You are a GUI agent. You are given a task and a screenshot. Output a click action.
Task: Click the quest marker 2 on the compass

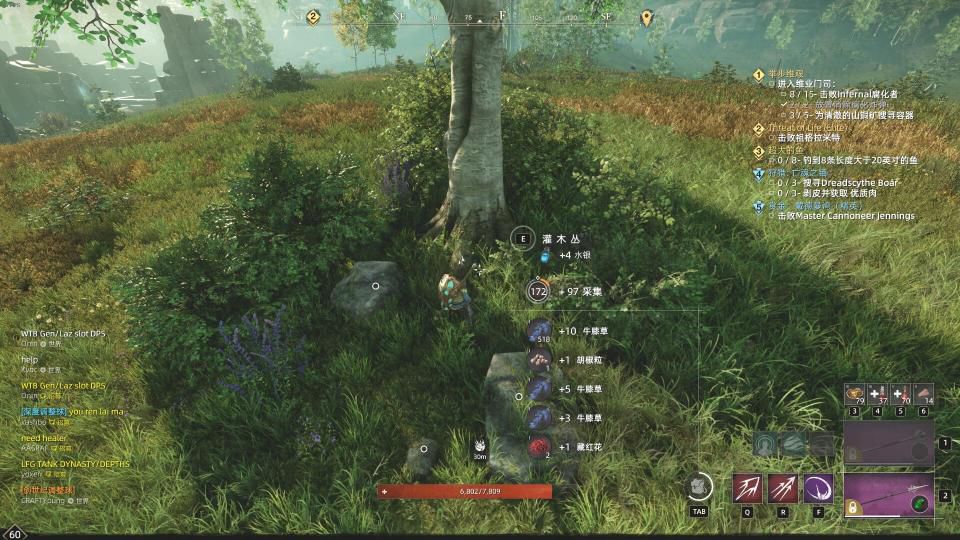click(x=313, y=17)
